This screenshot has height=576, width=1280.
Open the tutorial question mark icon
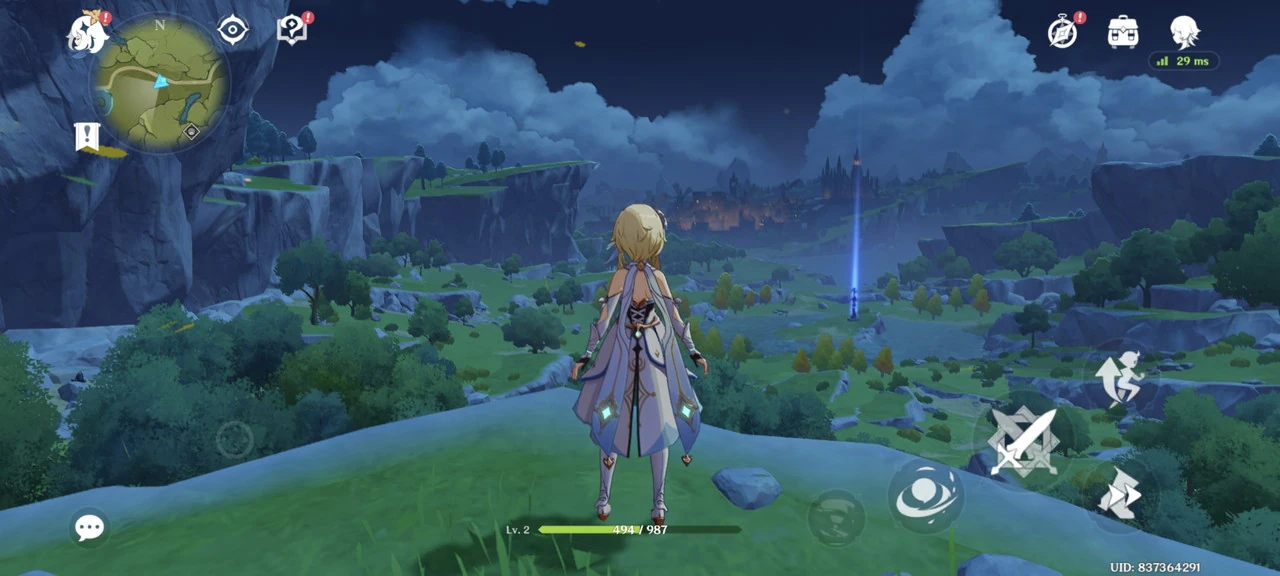pyautogui.click(x=291, y=30)
